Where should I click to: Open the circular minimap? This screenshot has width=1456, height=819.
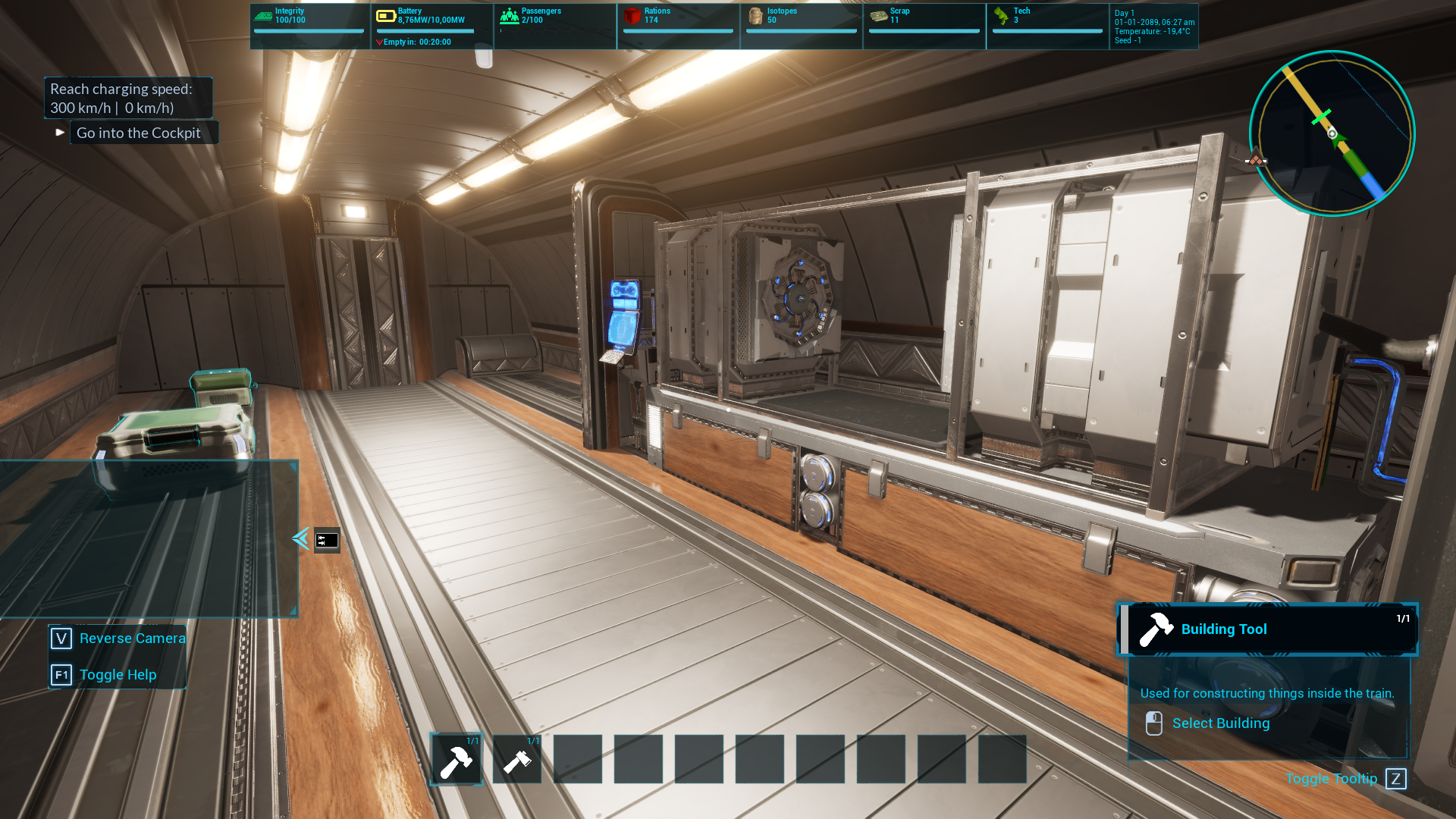point(1332,133)
